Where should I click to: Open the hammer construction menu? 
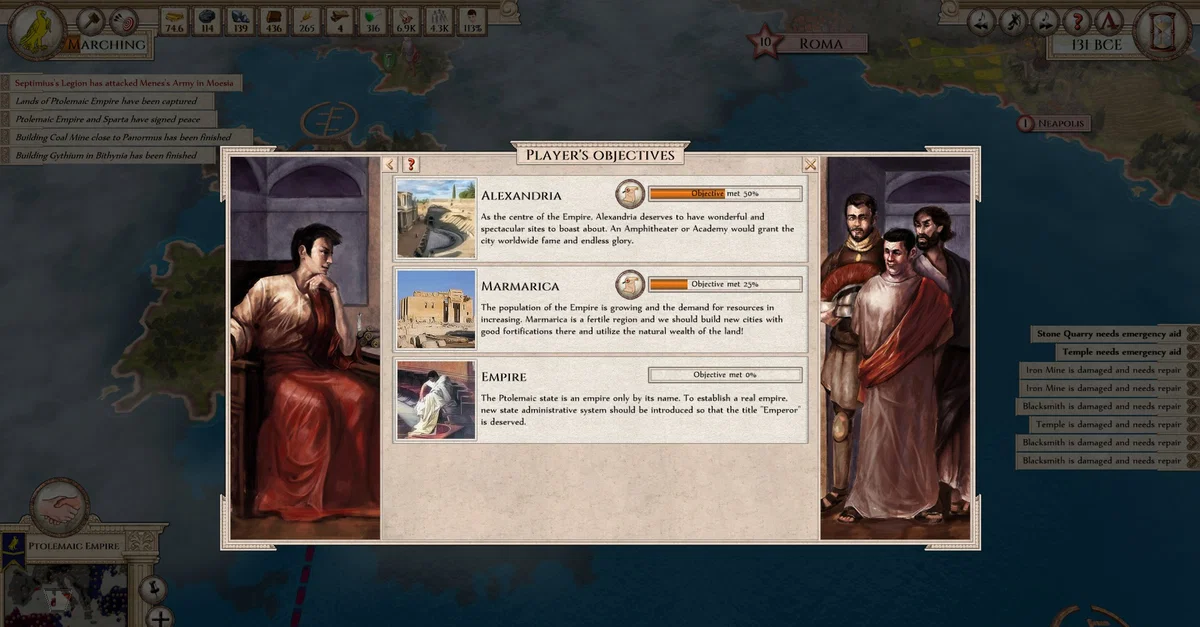(x=91, y=20)
